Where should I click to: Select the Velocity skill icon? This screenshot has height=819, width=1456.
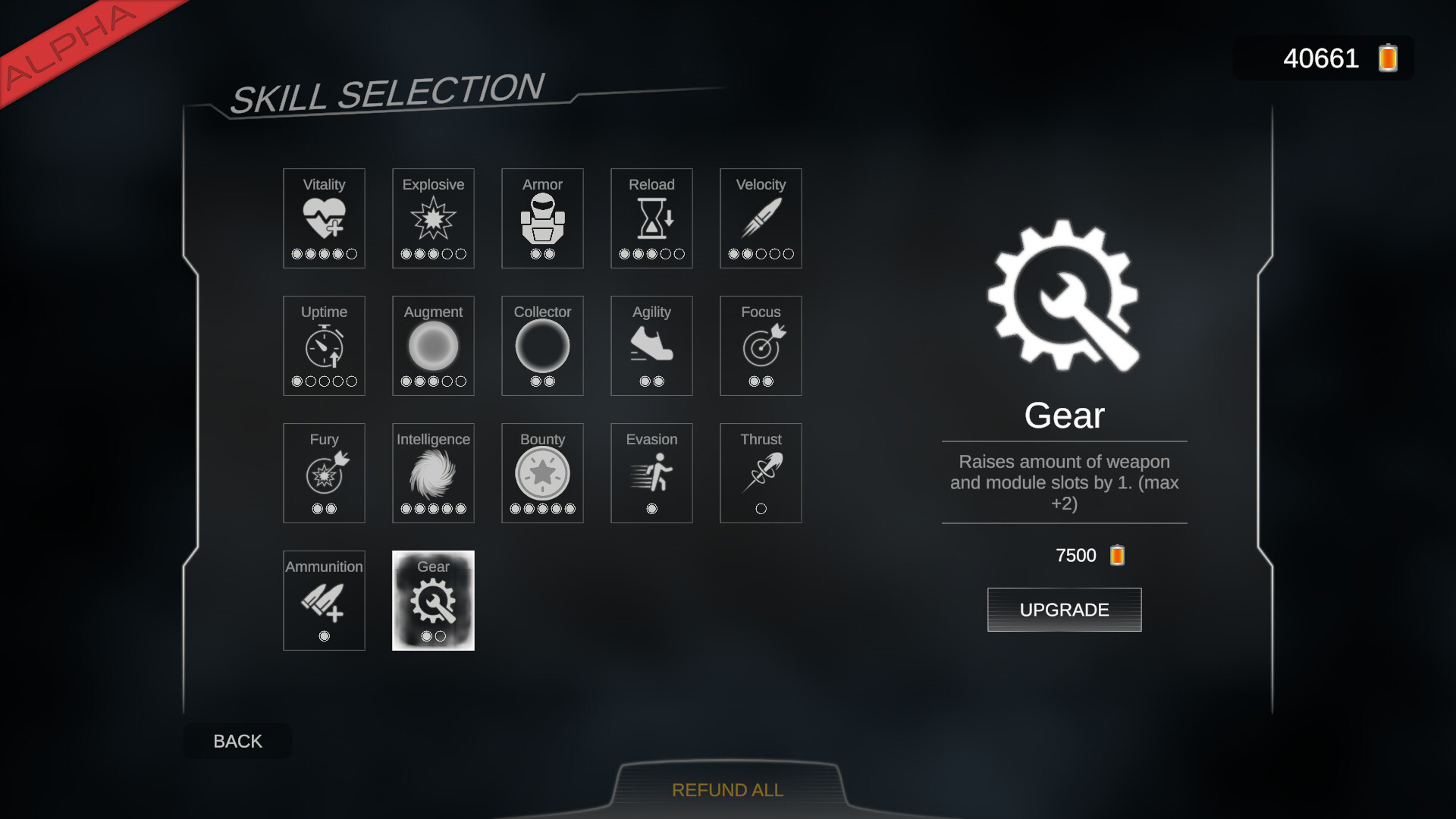click(760, 218)
